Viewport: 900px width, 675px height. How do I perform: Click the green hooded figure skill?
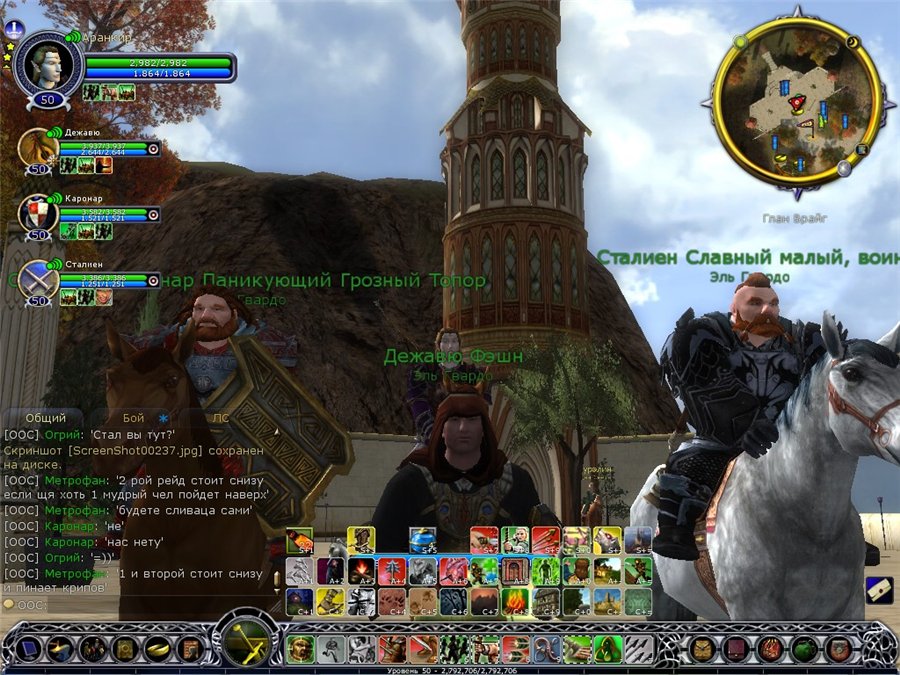[605, 649]
